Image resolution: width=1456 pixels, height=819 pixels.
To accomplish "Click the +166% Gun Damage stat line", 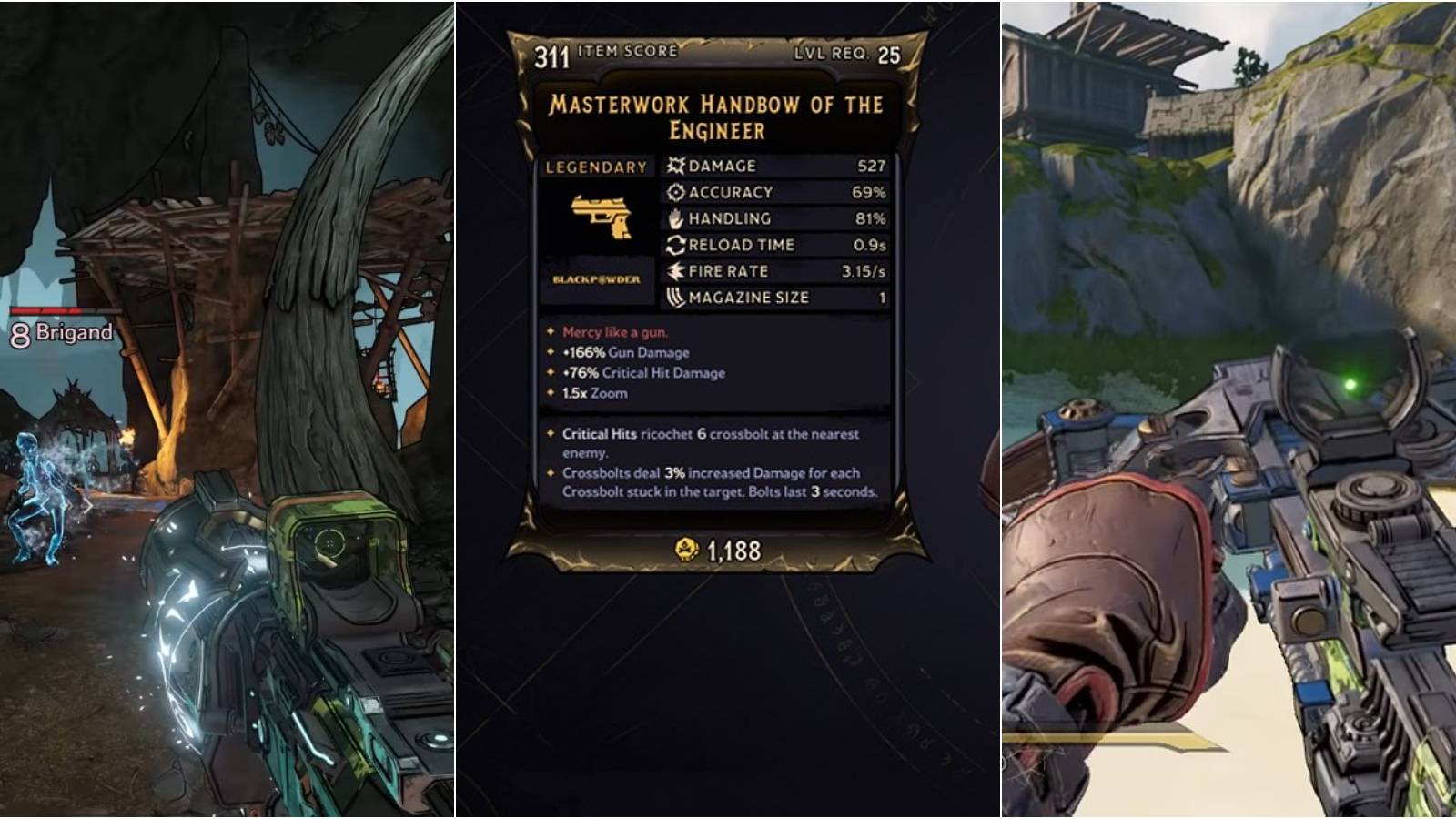I will pos(625,352).
